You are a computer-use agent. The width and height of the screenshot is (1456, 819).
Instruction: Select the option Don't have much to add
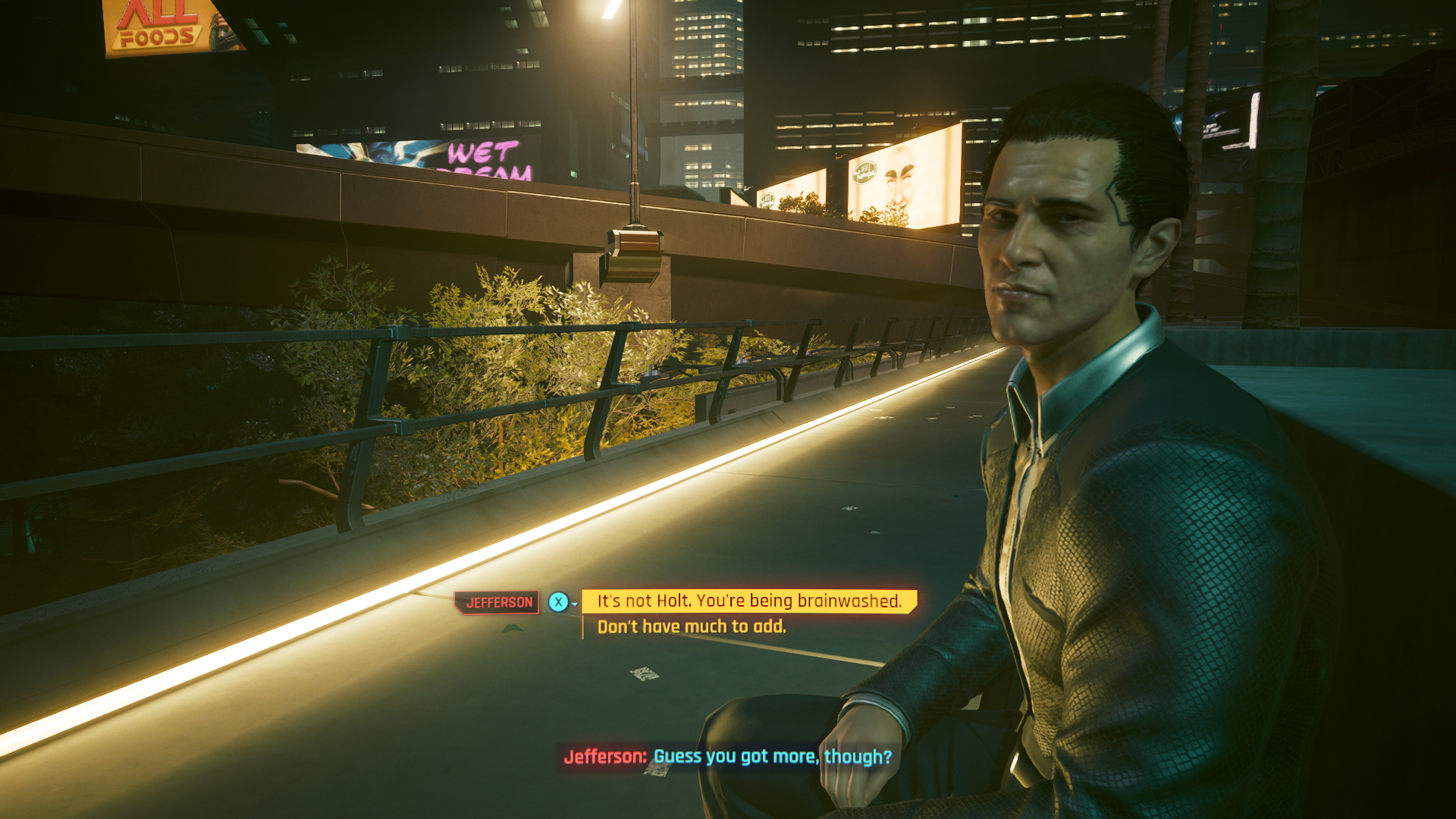[692, 626]
